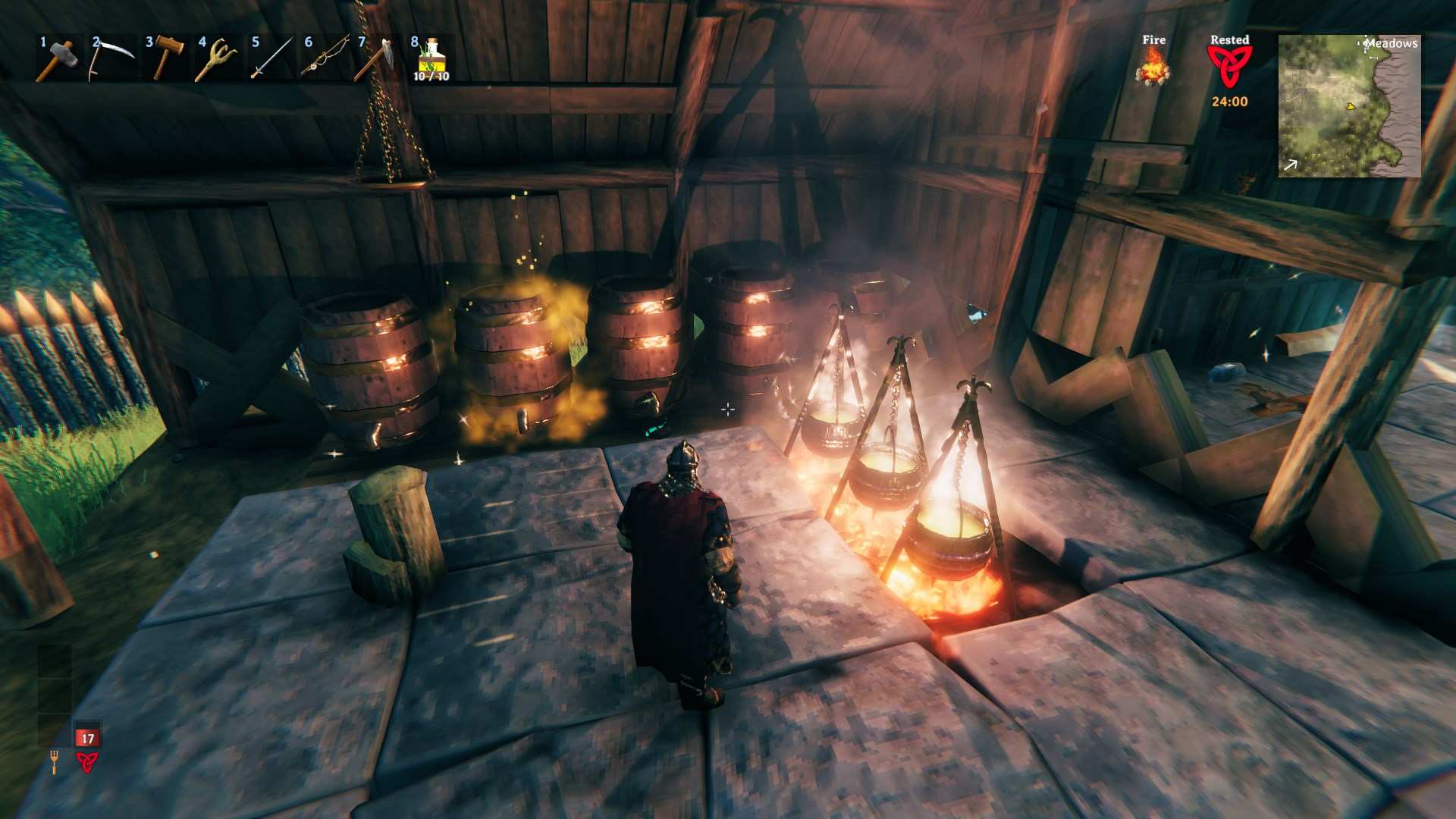Click the Rested status effect icon

(1229, 68)
